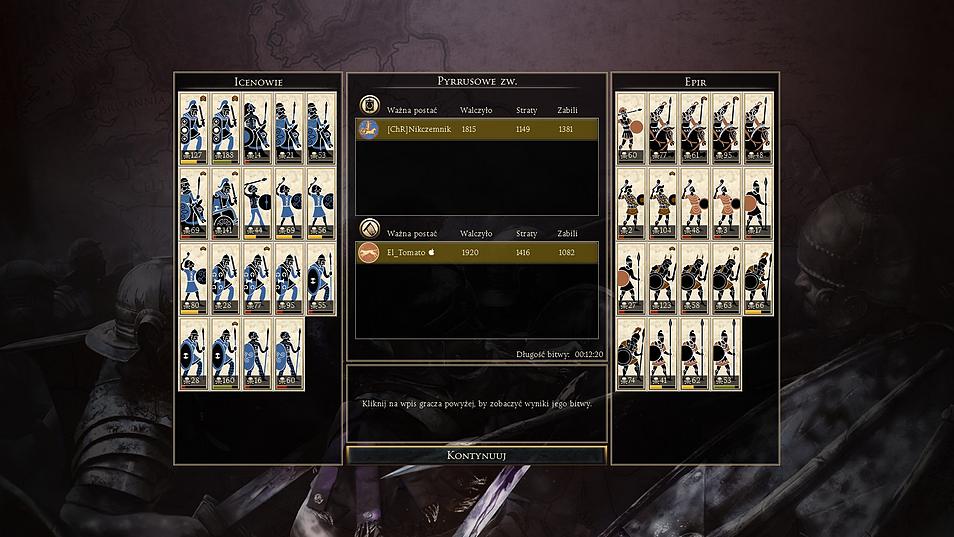The image size is (954, 537).
Task: Choose the El_Tomato player row
Action: coord(476,253)
